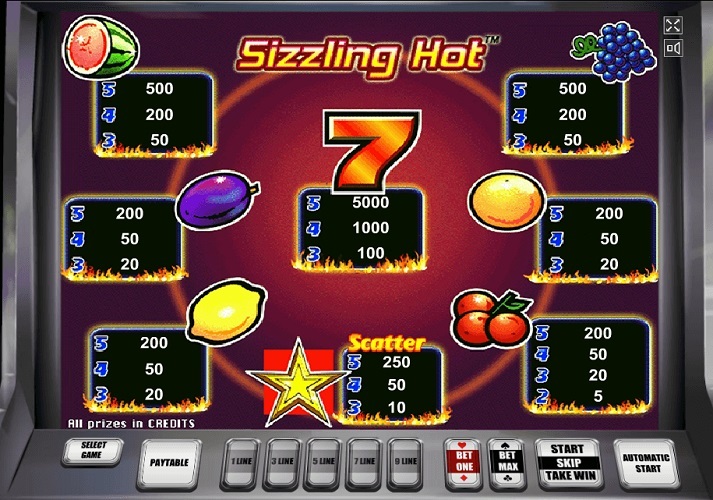713x500 pixels.
Task: Open the Select Game menu
Action: [93, 452]
